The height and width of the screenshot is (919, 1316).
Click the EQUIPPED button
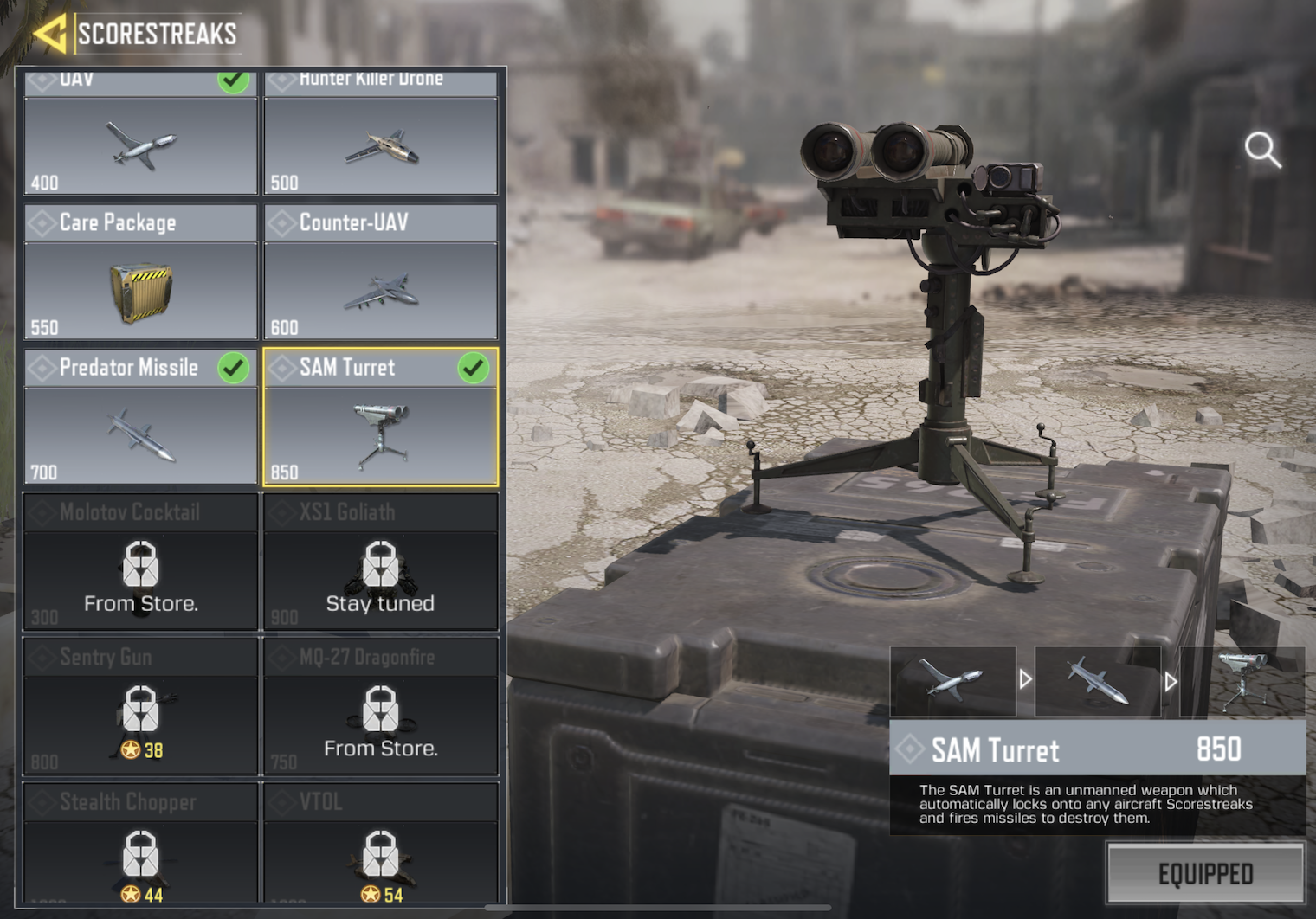1205,874
